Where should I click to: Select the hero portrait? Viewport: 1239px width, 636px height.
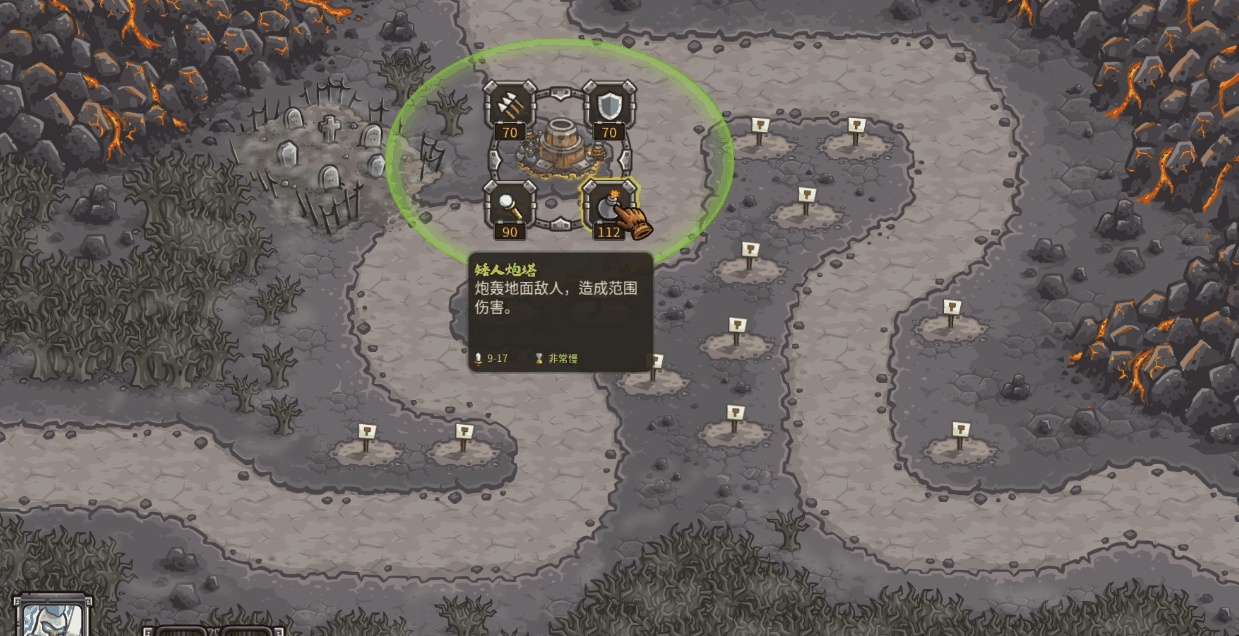pyautogui.click(x=52, y=618)
